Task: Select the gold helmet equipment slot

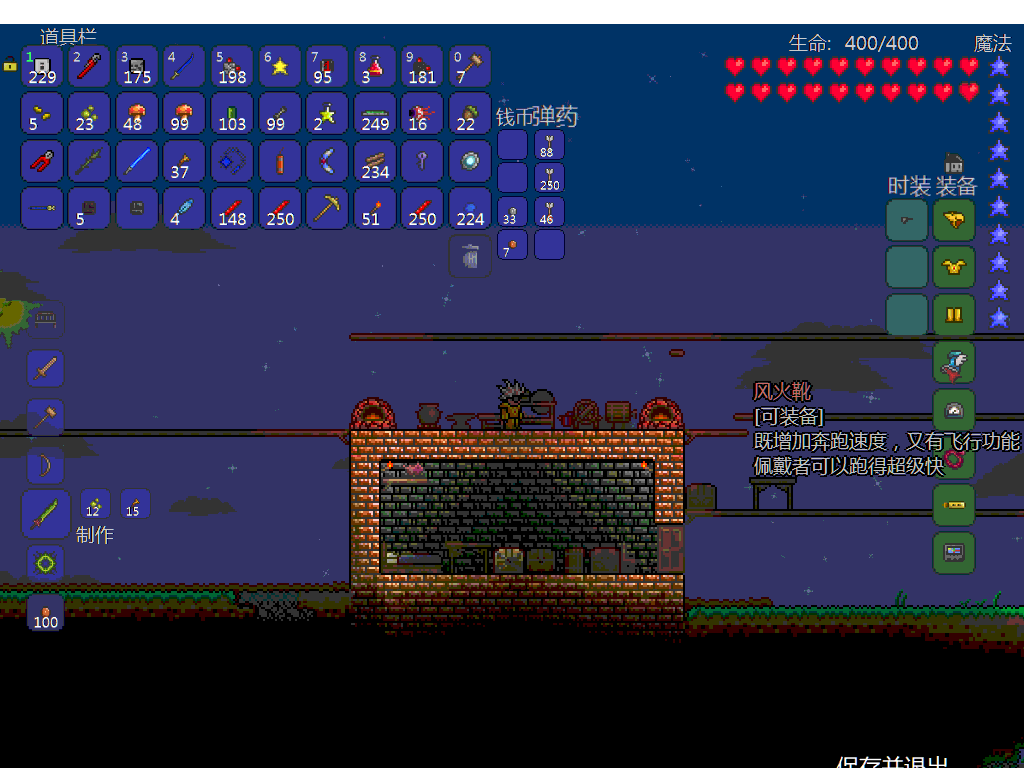Action: [954, 220]
